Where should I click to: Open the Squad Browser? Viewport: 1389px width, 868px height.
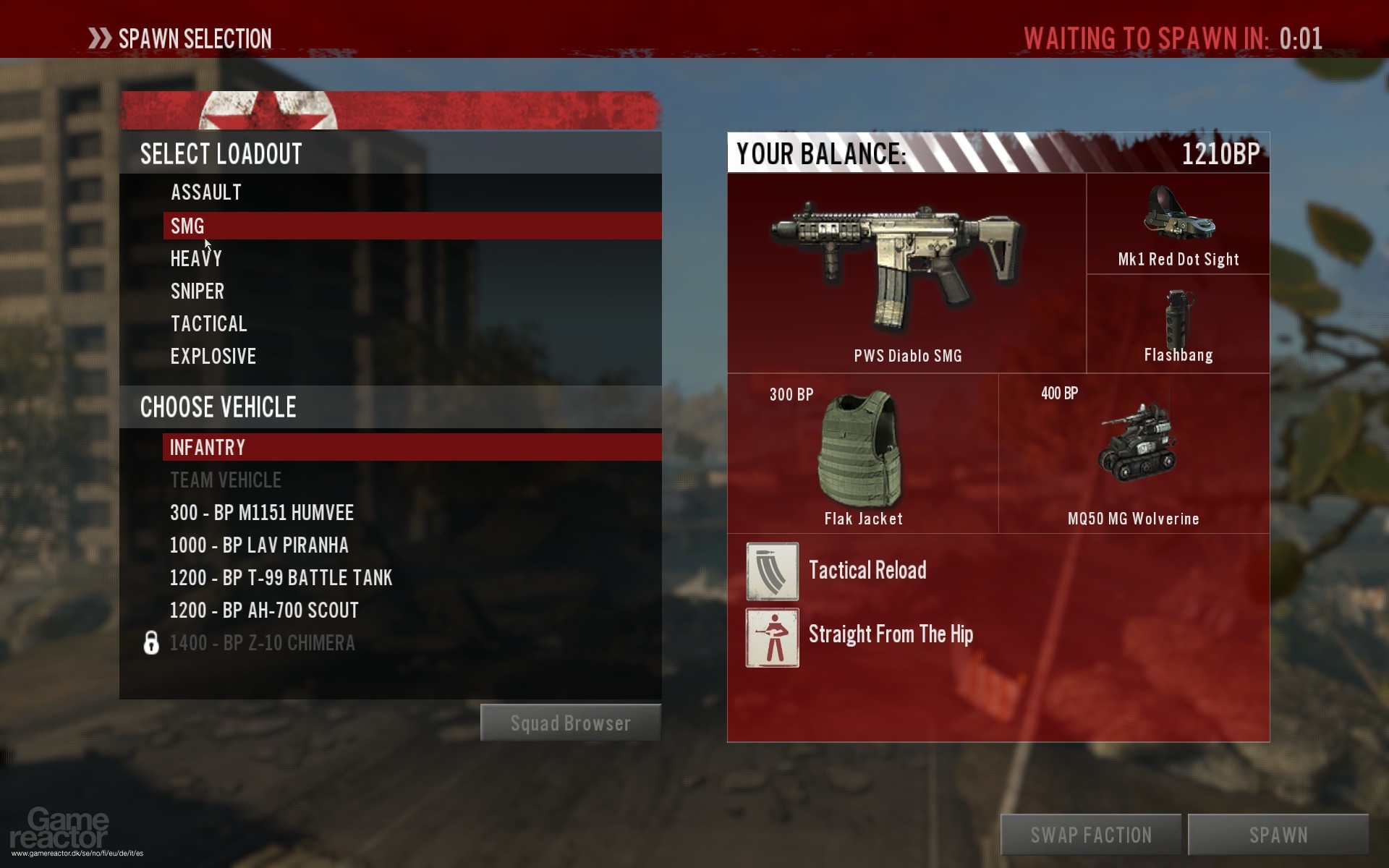pos(570,722)
